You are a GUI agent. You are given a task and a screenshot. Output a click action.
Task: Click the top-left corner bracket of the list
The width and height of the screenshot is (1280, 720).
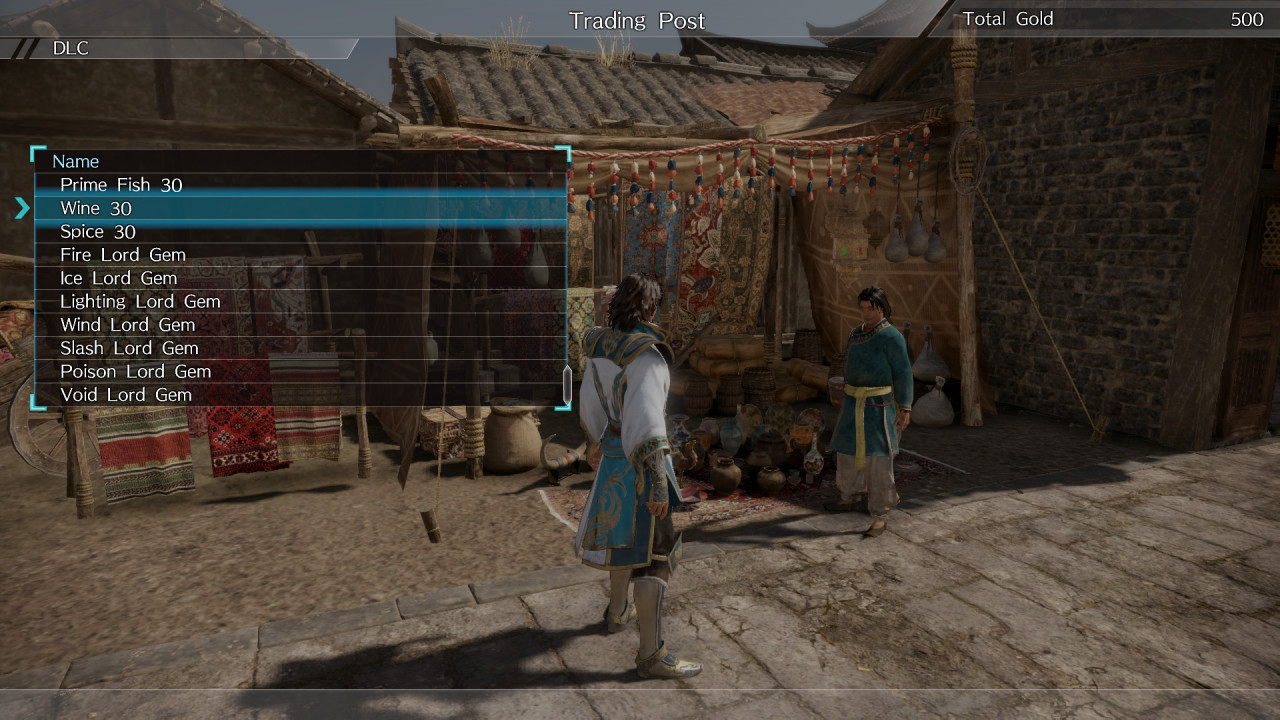click(35, 152)
